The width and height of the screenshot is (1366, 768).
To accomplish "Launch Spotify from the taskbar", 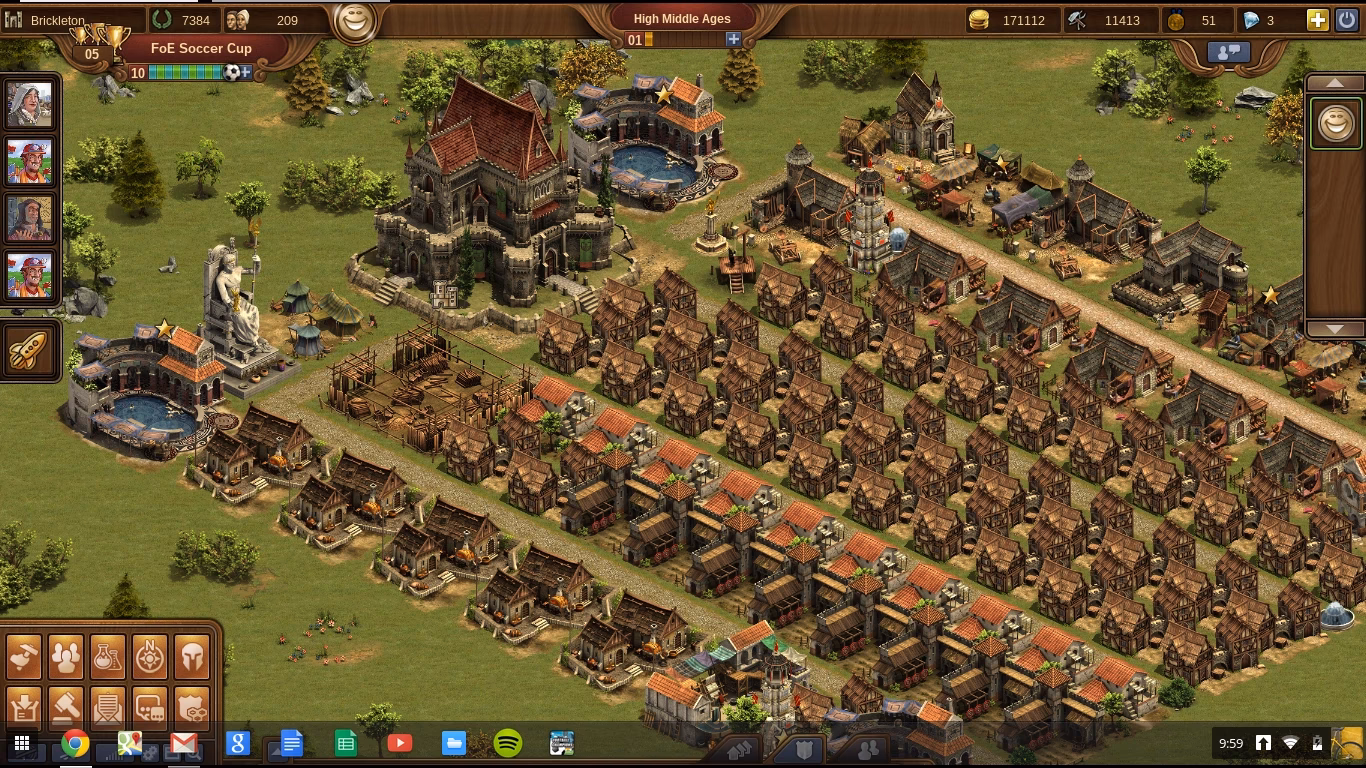I will (508, 744).
